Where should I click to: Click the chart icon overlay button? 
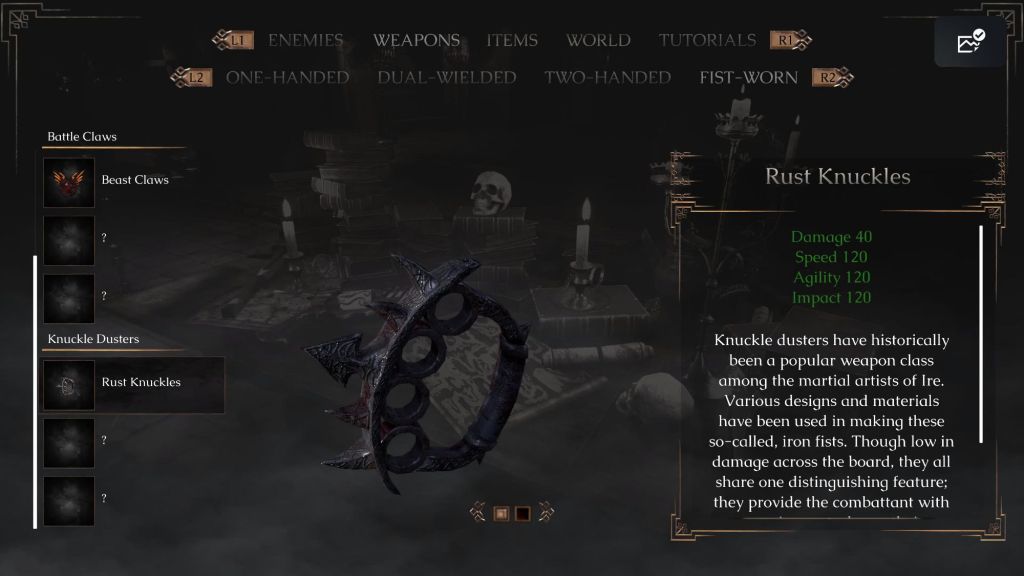tap(970, 42)
